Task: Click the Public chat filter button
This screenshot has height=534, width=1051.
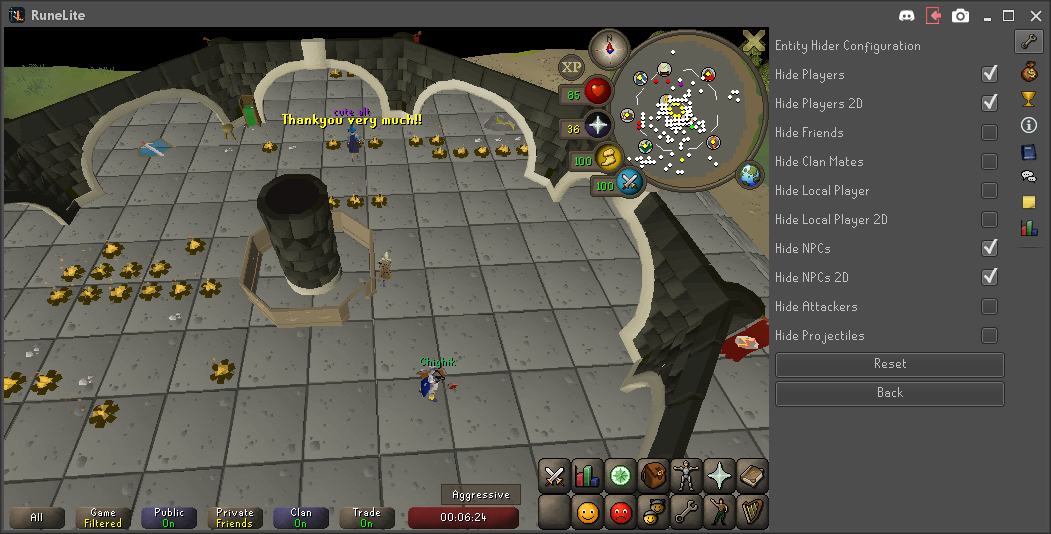Action: [168, 518]
